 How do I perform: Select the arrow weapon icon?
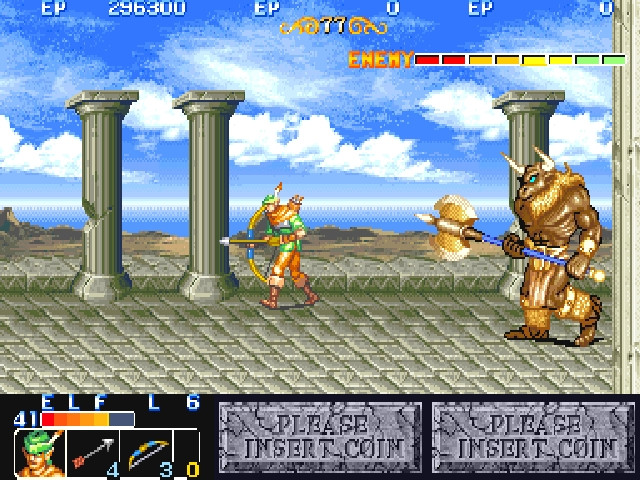[93, 453]
